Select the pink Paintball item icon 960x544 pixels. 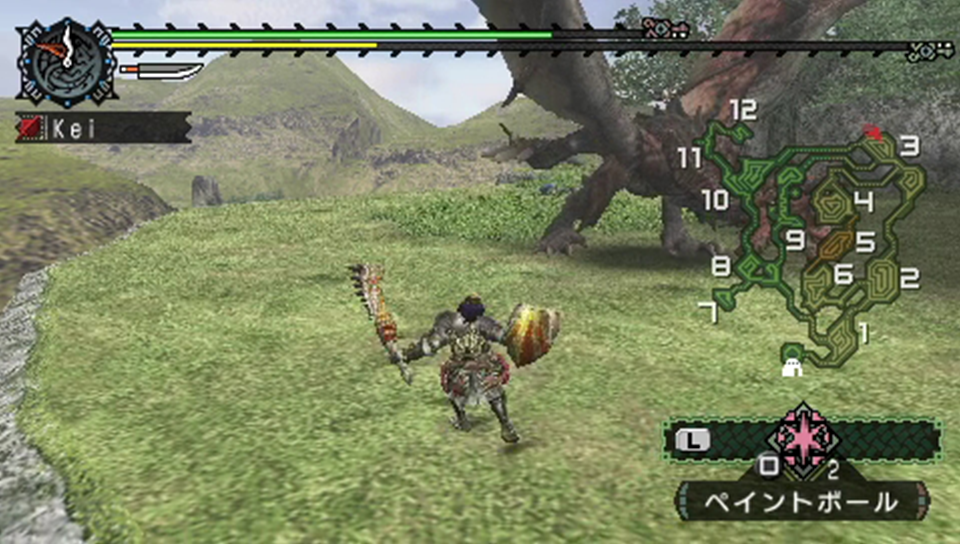tap(803, 438)
